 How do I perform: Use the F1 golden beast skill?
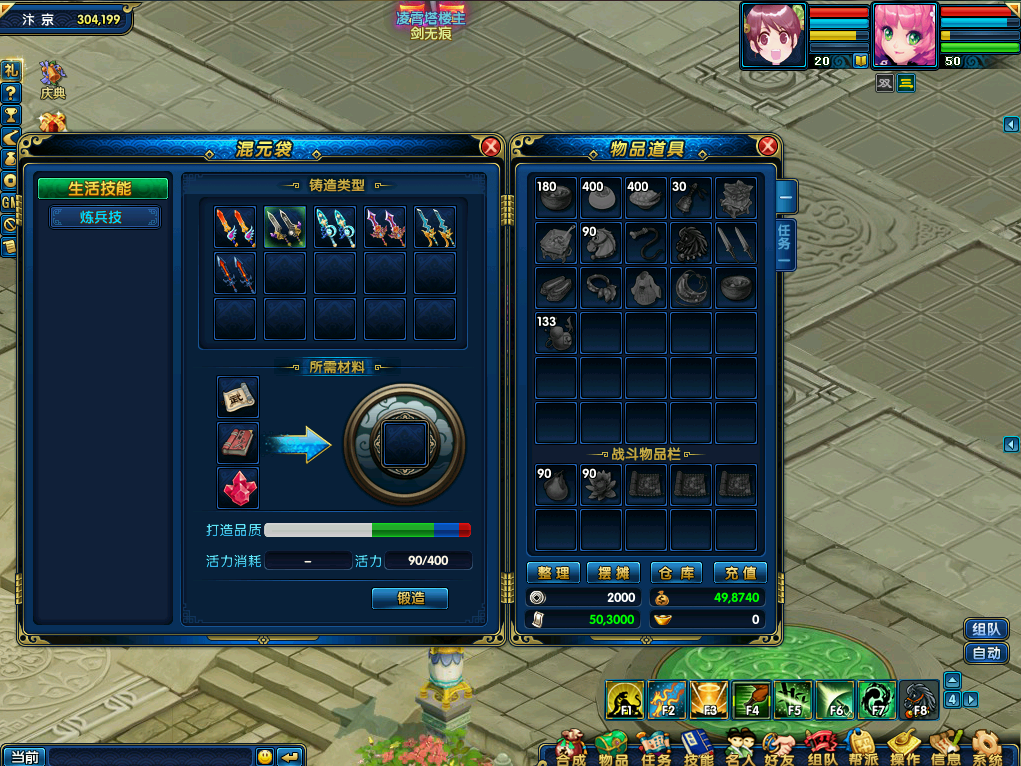click(625, 700)
